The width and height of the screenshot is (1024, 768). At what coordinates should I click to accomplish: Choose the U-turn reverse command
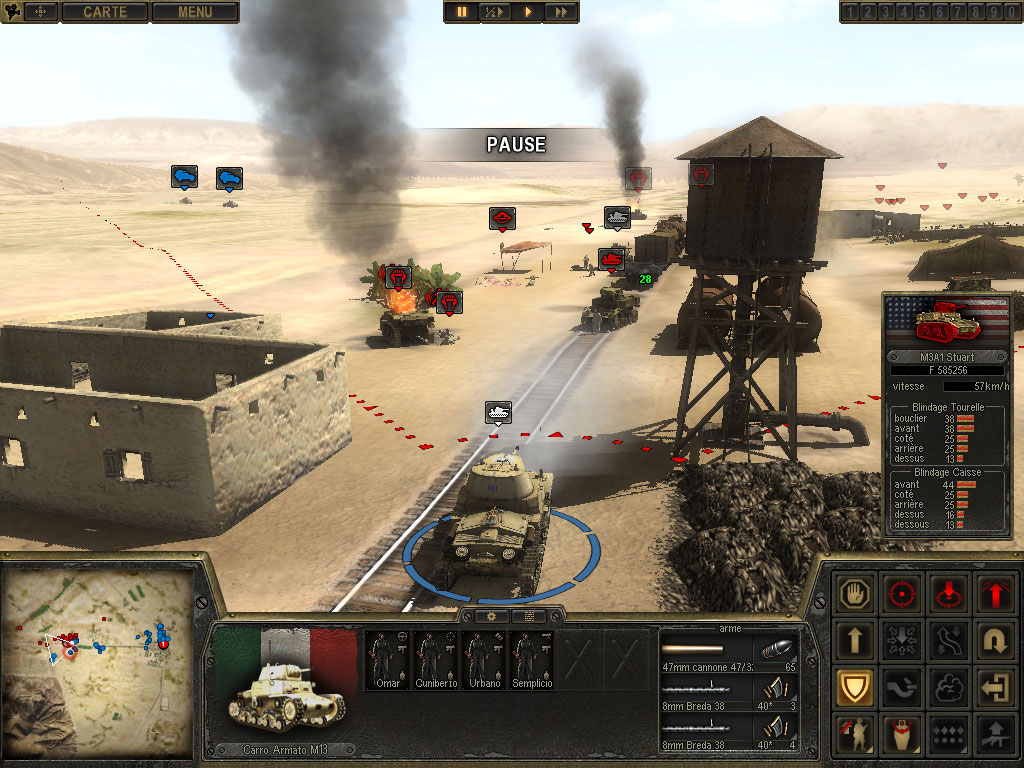(997, 640)
